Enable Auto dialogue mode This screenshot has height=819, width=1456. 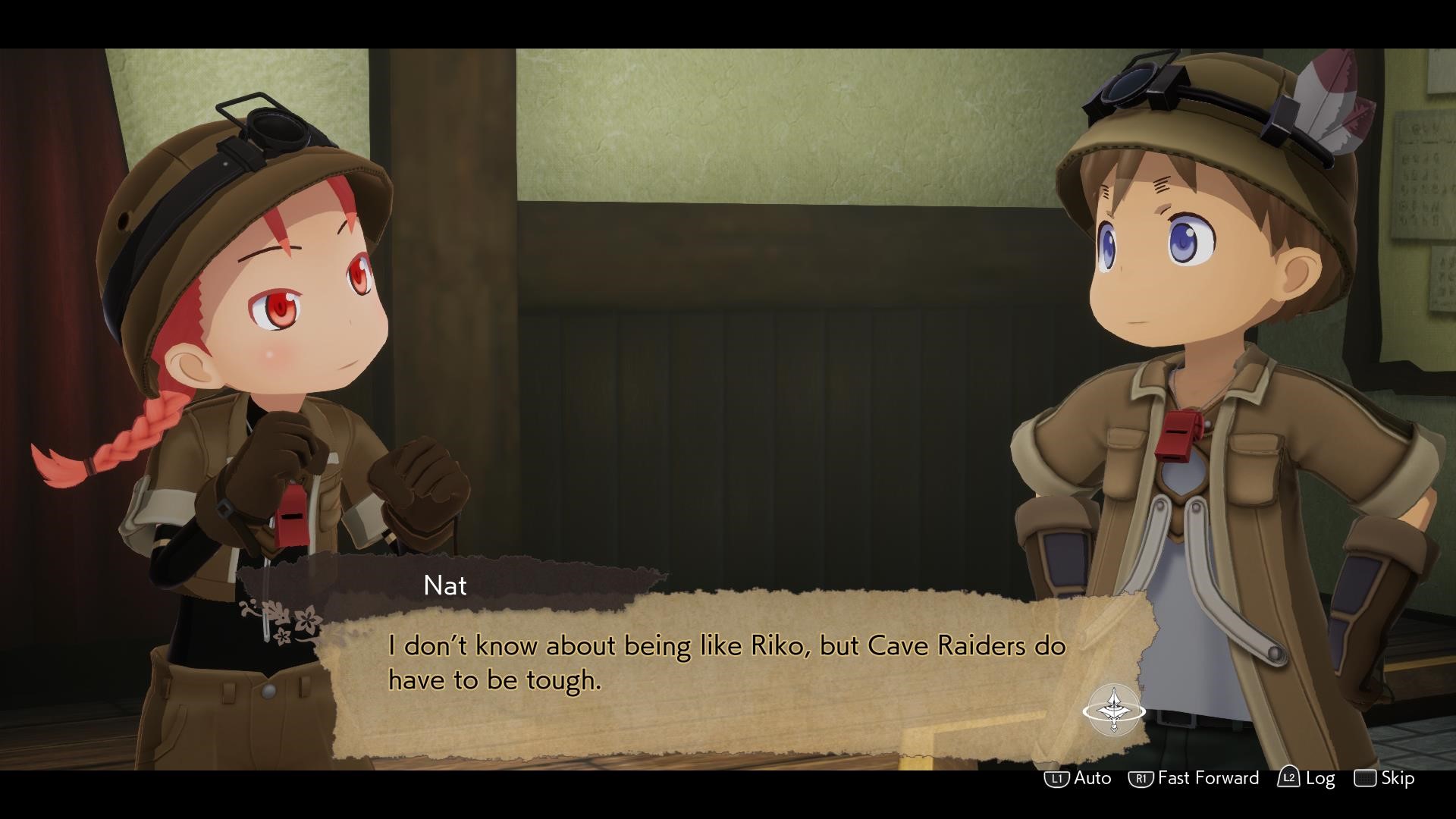coord(1078,778)
